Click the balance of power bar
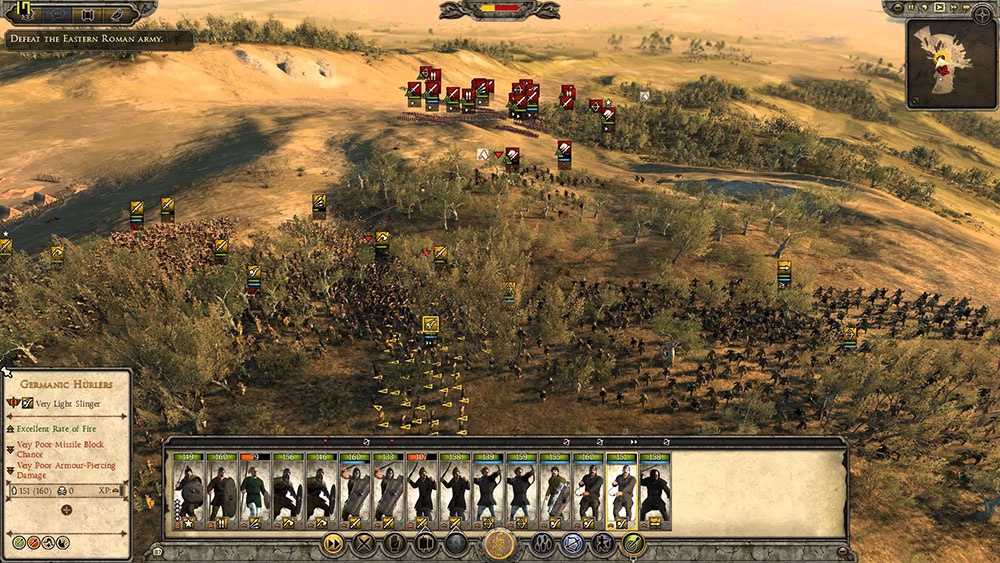This screenshot has height=563, width=1000. point(499,10)
